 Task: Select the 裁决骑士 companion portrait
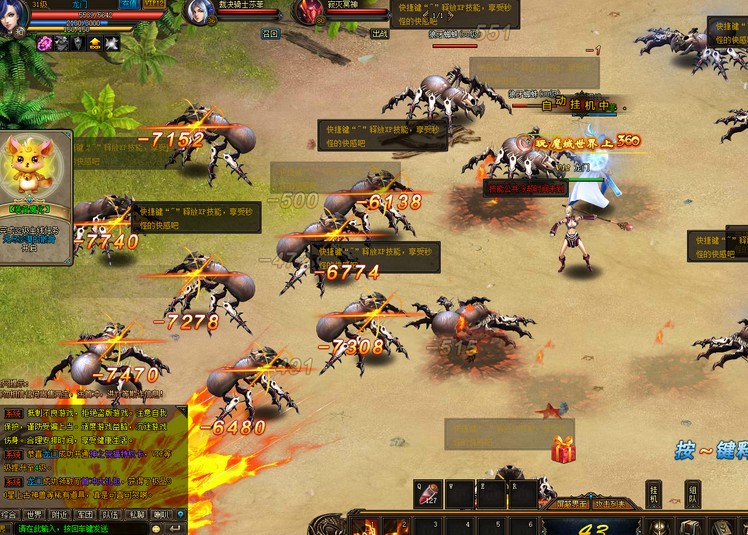(x=197, y=13)
